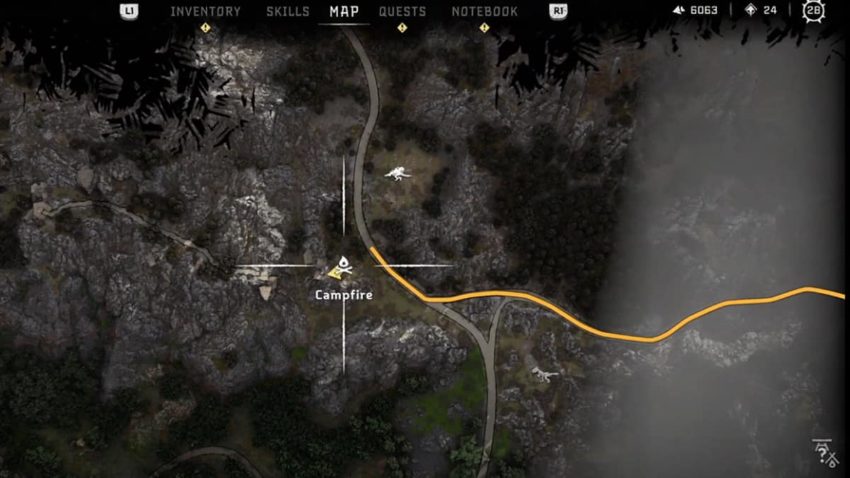Switch to the Notebook tab

click(484, 12)
